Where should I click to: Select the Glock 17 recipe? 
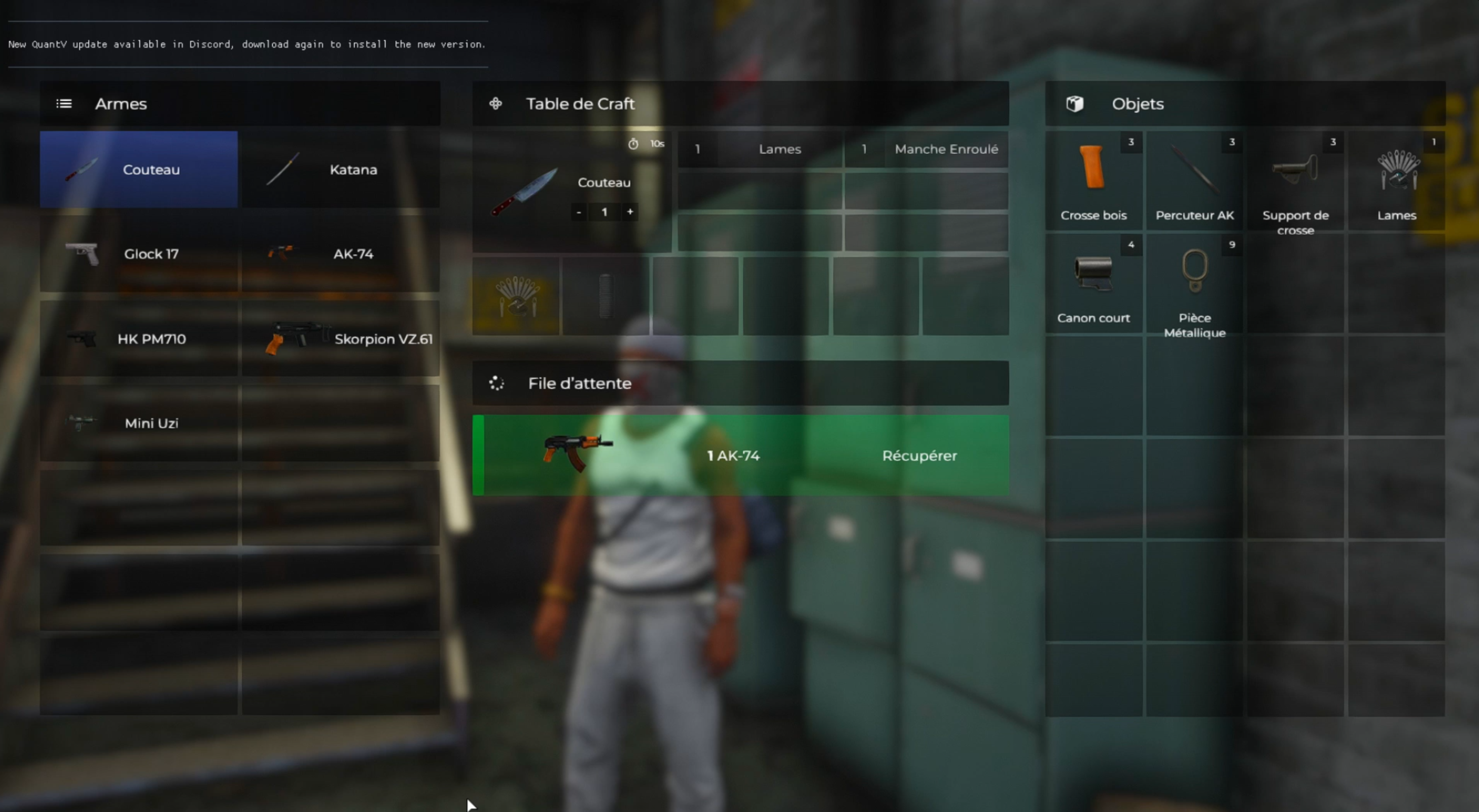139,254
